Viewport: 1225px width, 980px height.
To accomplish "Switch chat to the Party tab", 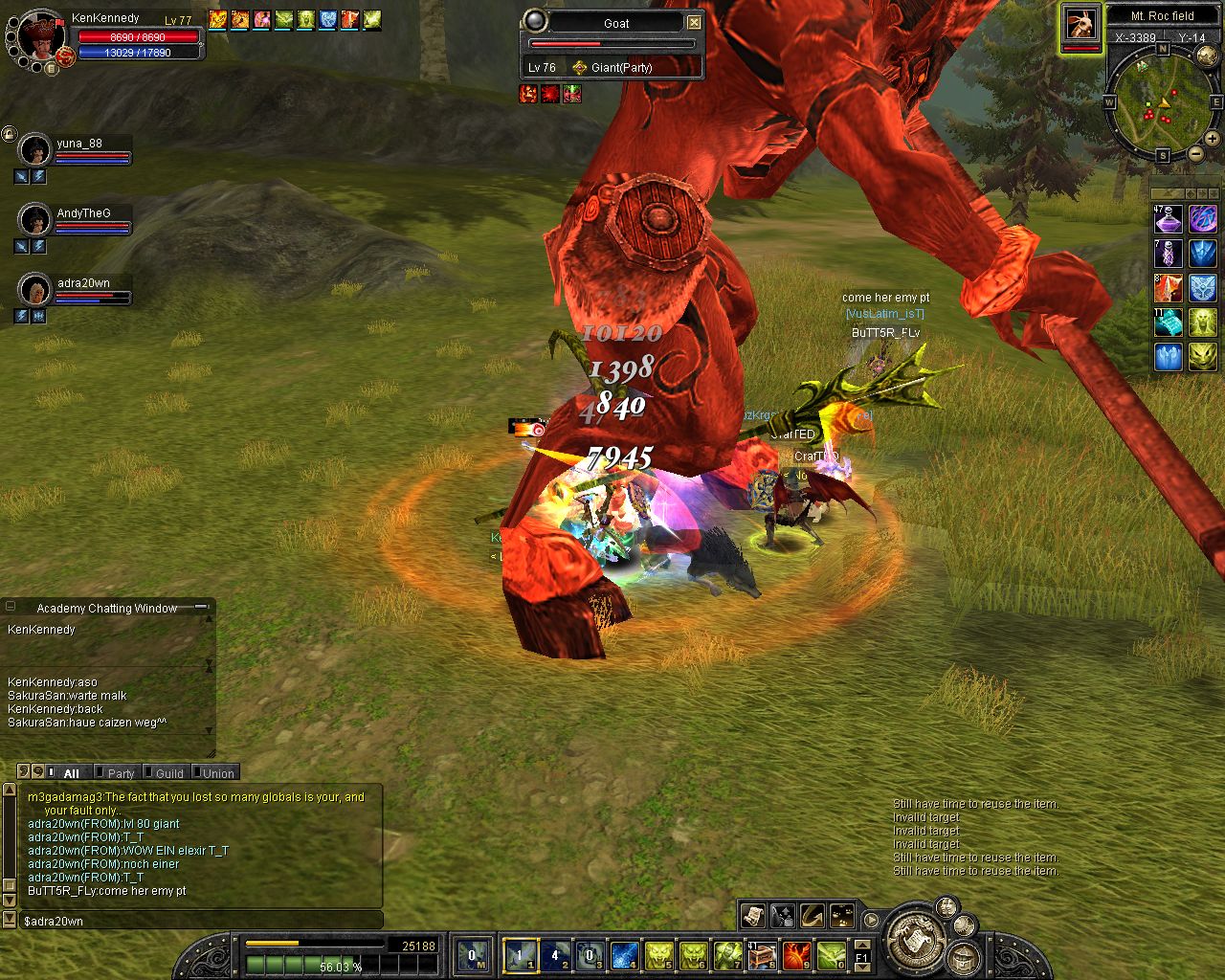I will pyautogui.click(x=121, y=773).
